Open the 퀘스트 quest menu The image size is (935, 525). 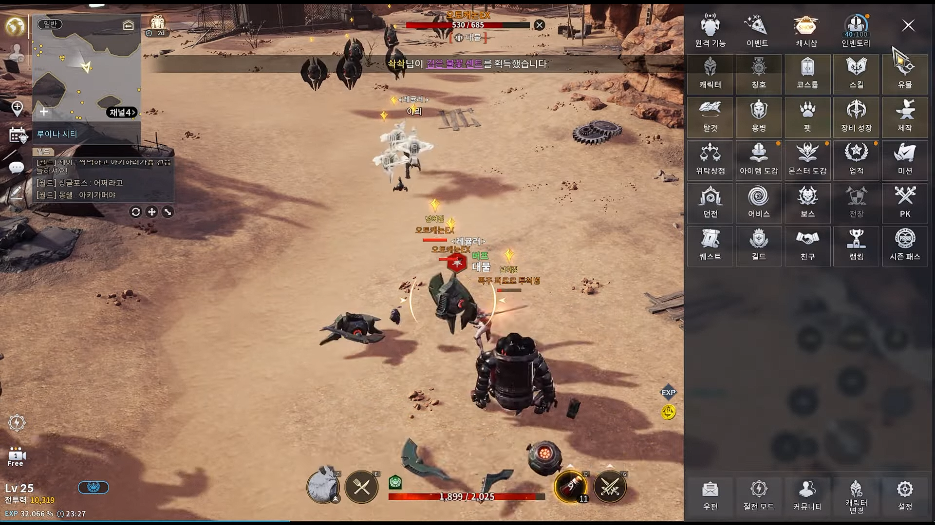point(710,245)
